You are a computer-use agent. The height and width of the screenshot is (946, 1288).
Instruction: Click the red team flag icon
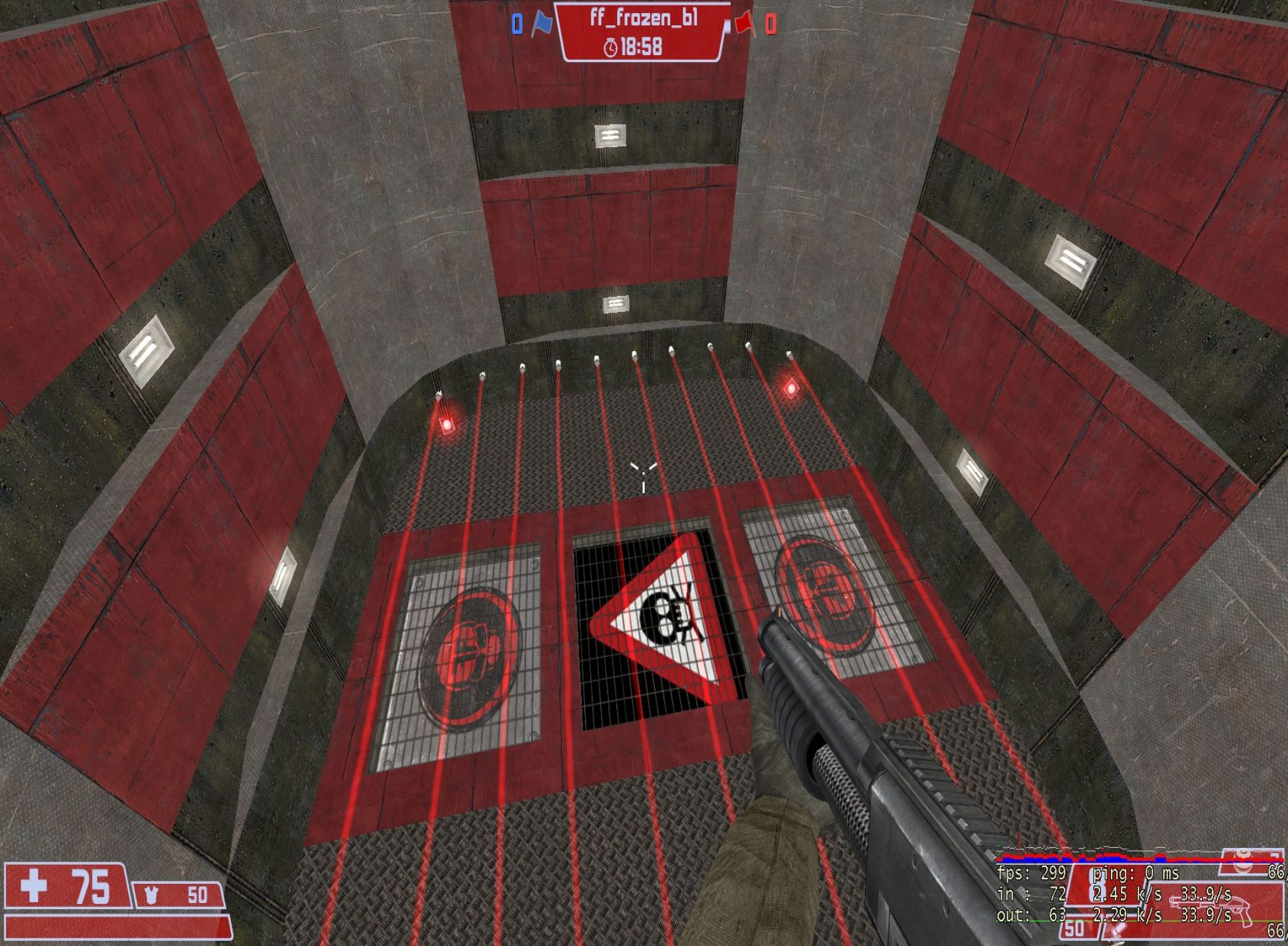click(x=744, y=24)
